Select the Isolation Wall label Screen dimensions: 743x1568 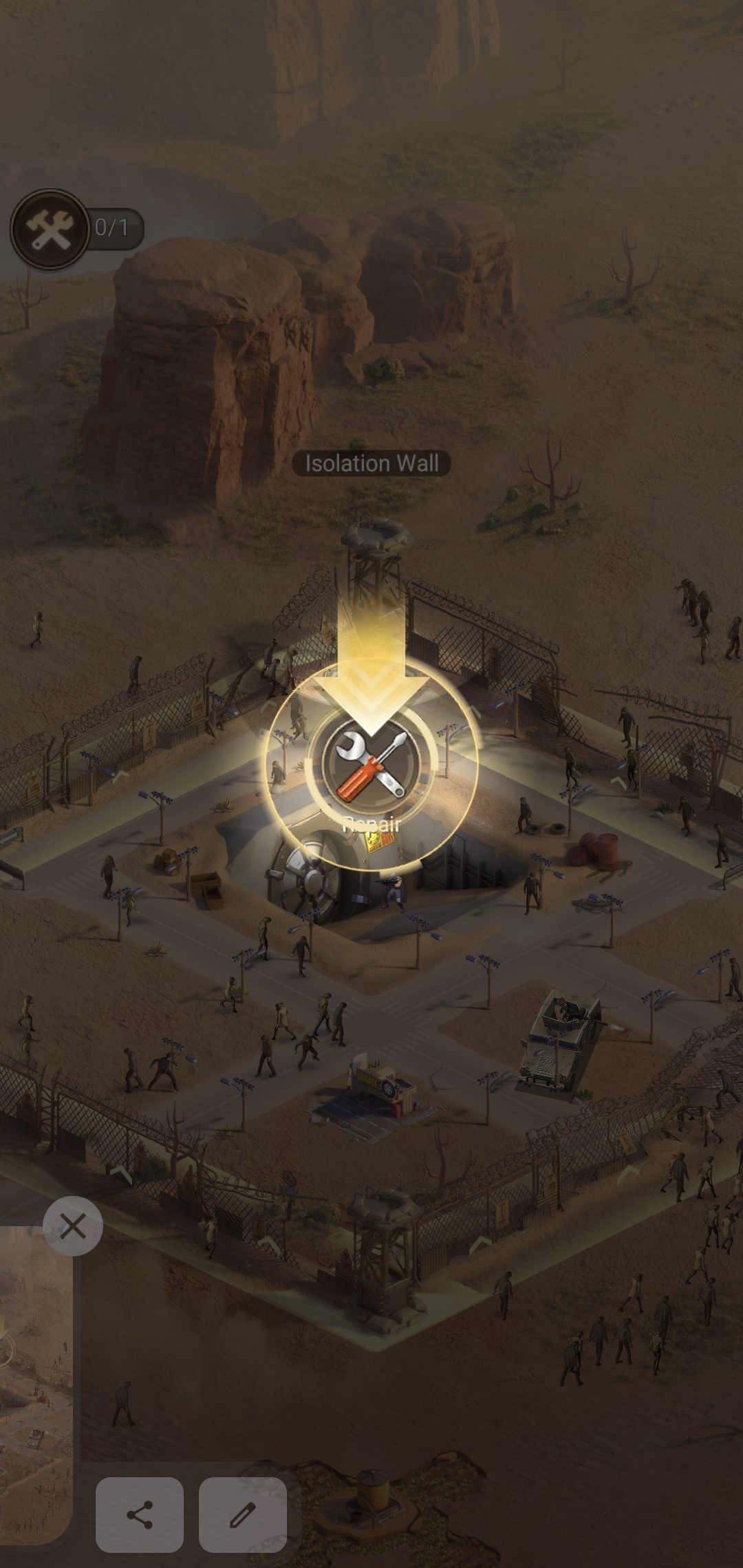tap(371, 464)
